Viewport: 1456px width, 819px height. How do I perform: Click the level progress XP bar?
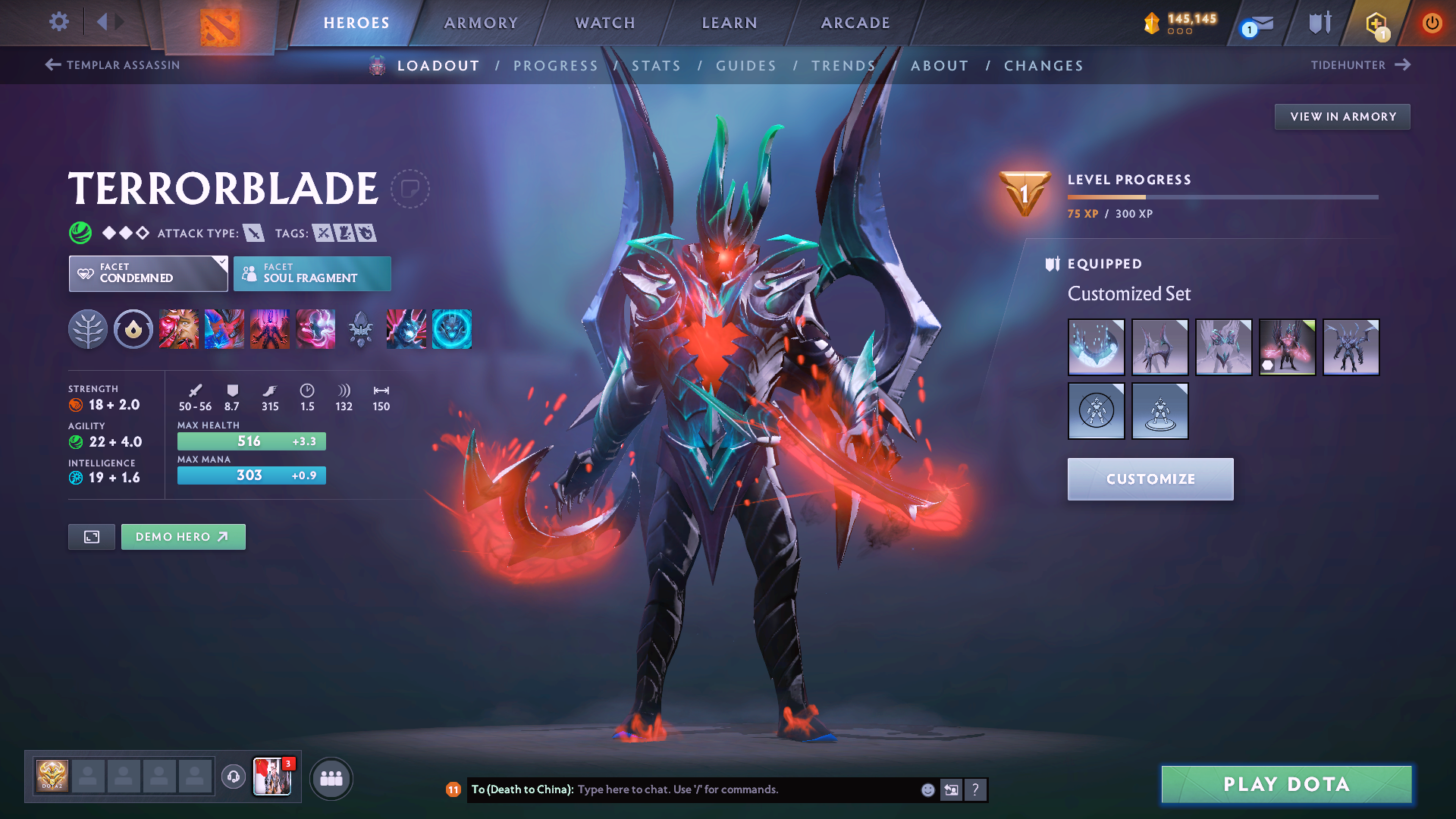pyautogui.click(x=1223, y=199)
